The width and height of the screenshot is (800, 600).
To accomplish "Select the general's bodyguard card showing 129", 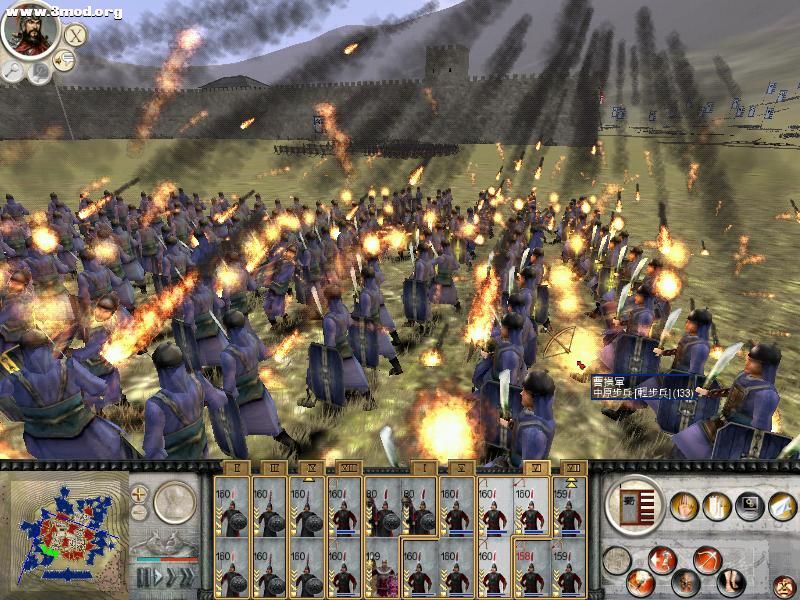I will coord(382,570).
